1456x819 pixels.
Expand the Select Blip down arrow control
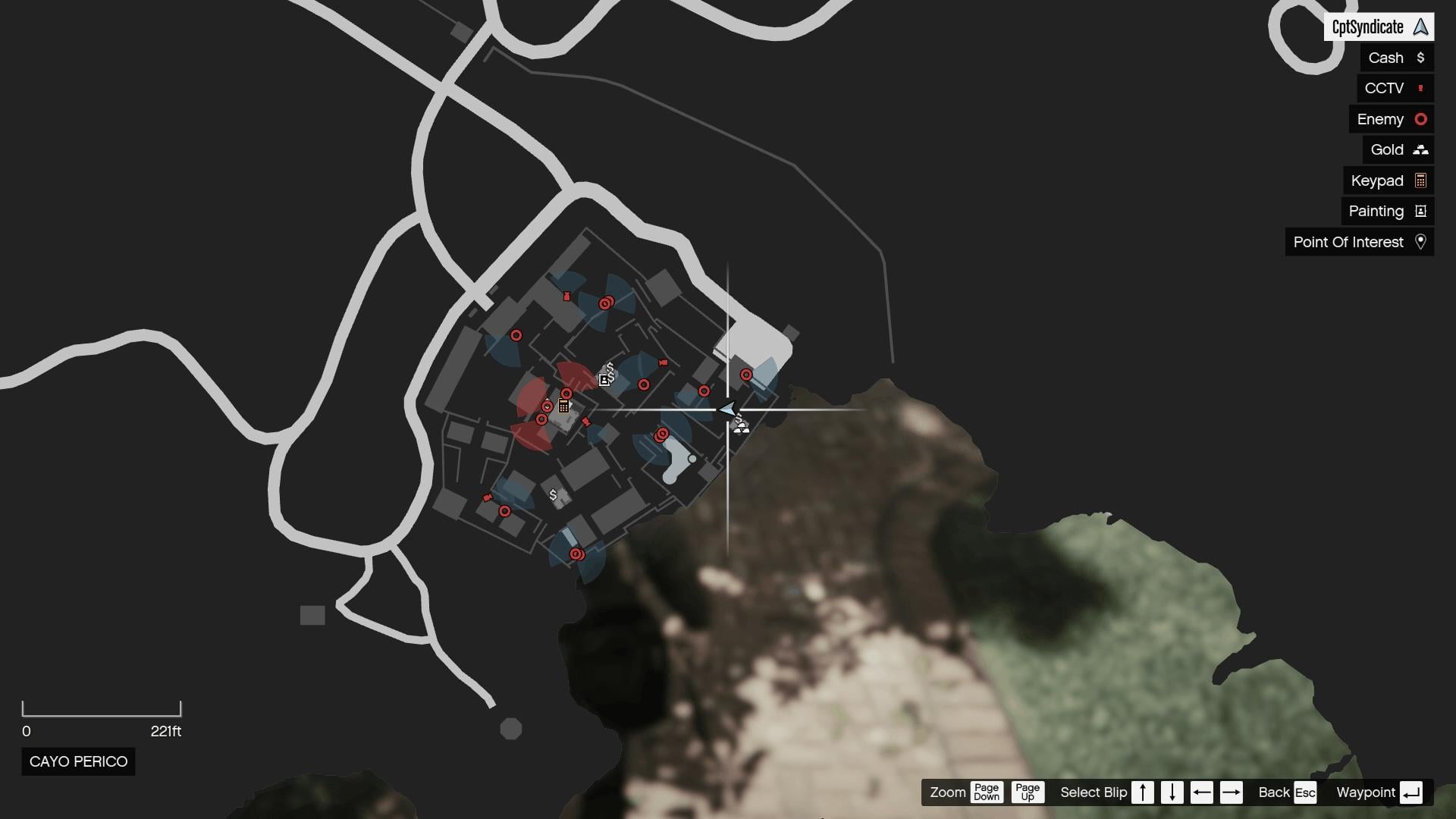click(1172, 792)
